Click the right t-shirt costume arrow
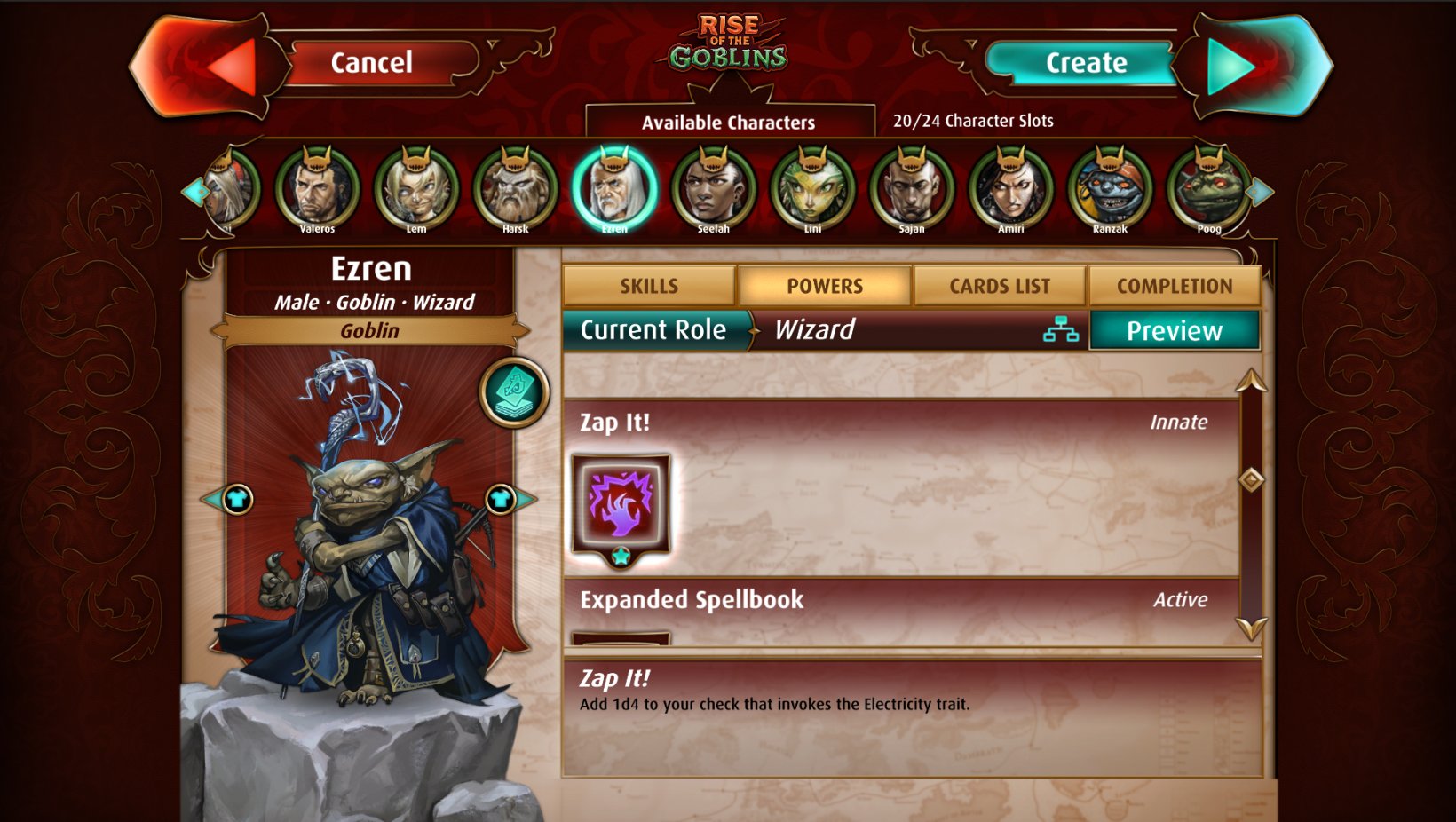 coord(500,499)
